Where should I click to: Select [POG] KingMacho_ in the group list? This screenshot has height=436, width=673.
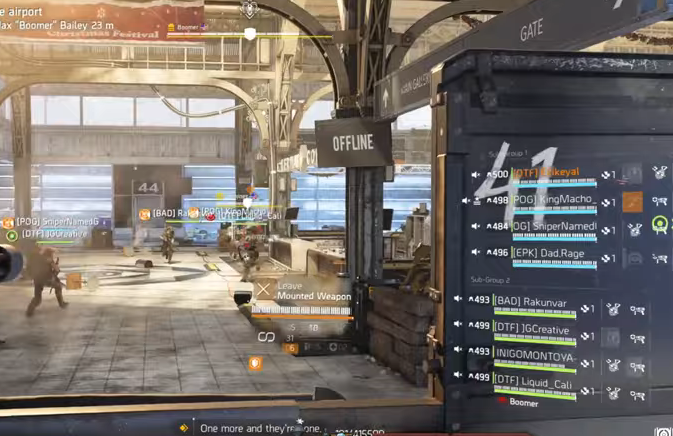coord(555,200)
